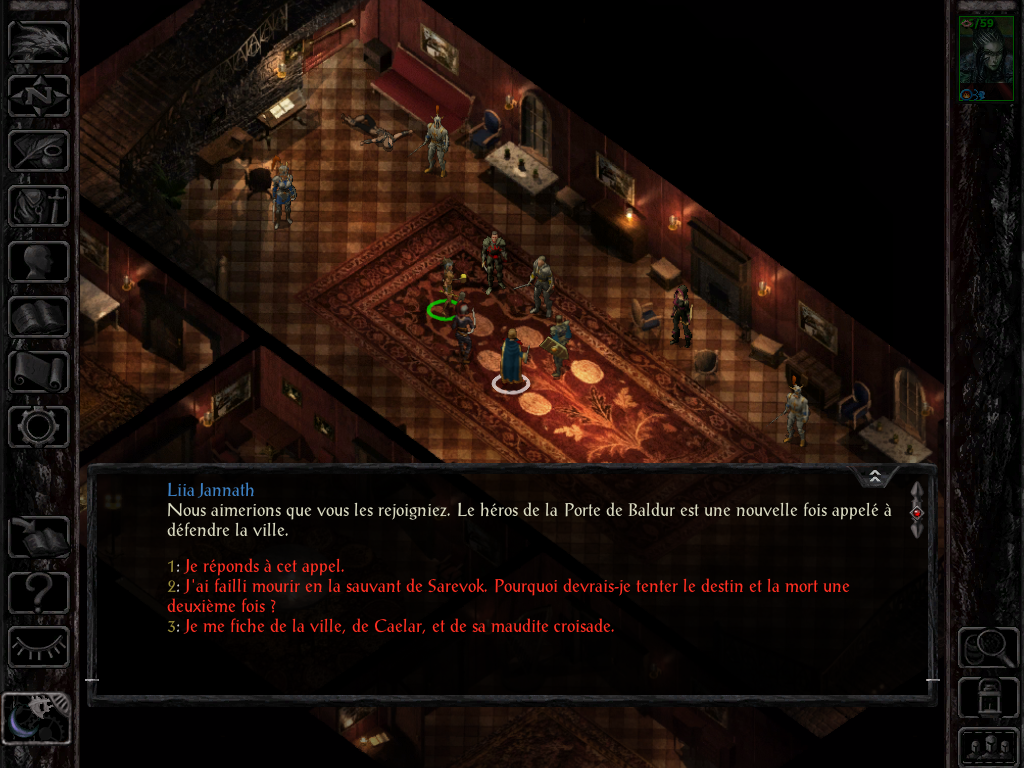Pick reply "Je me fiche de la ville"
The height and width of the screenshot is (768, 1024).
coord(399,627)
